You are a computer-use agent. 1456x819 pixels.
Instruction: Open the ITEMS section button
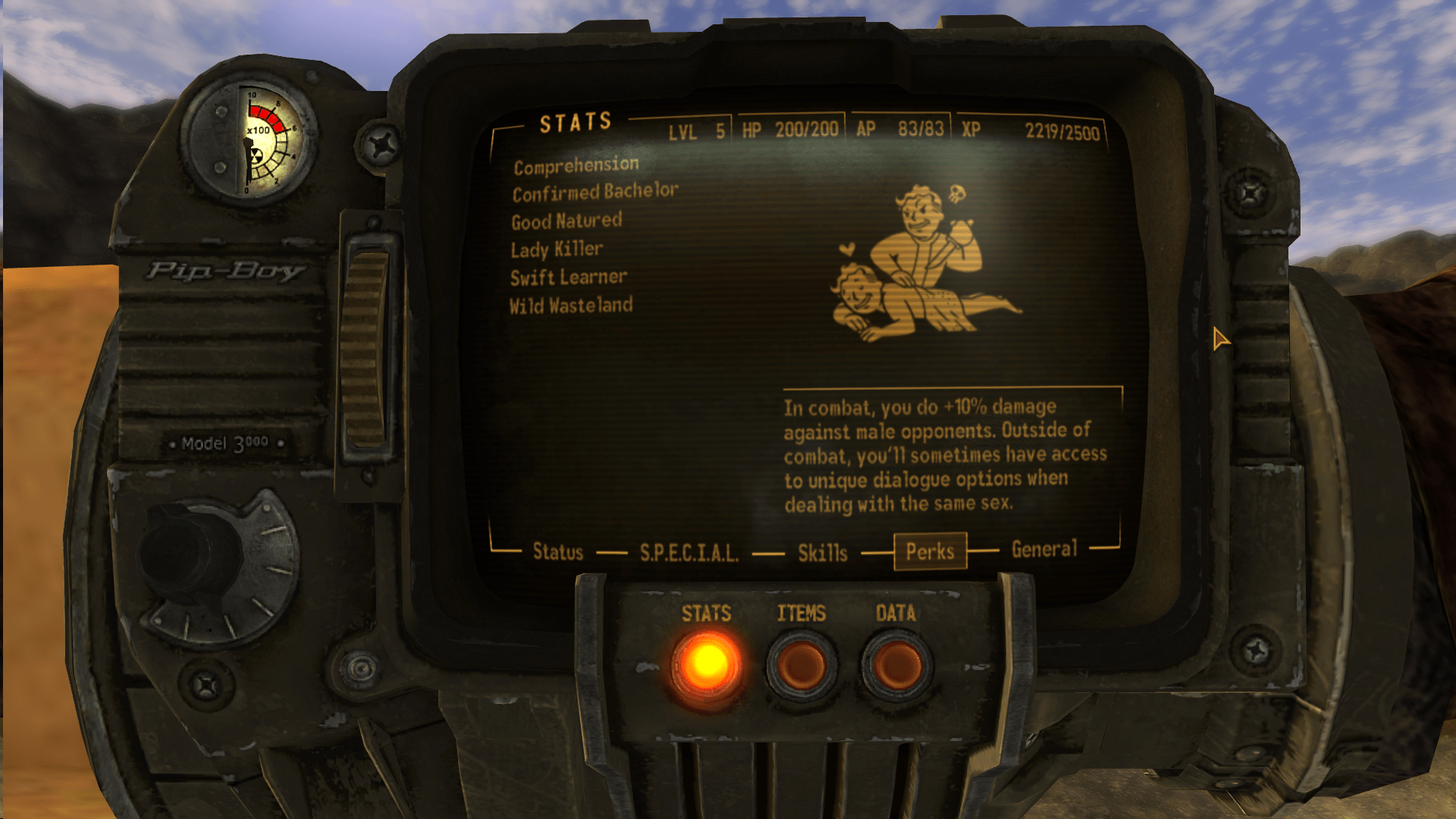[x=802, y=664]
